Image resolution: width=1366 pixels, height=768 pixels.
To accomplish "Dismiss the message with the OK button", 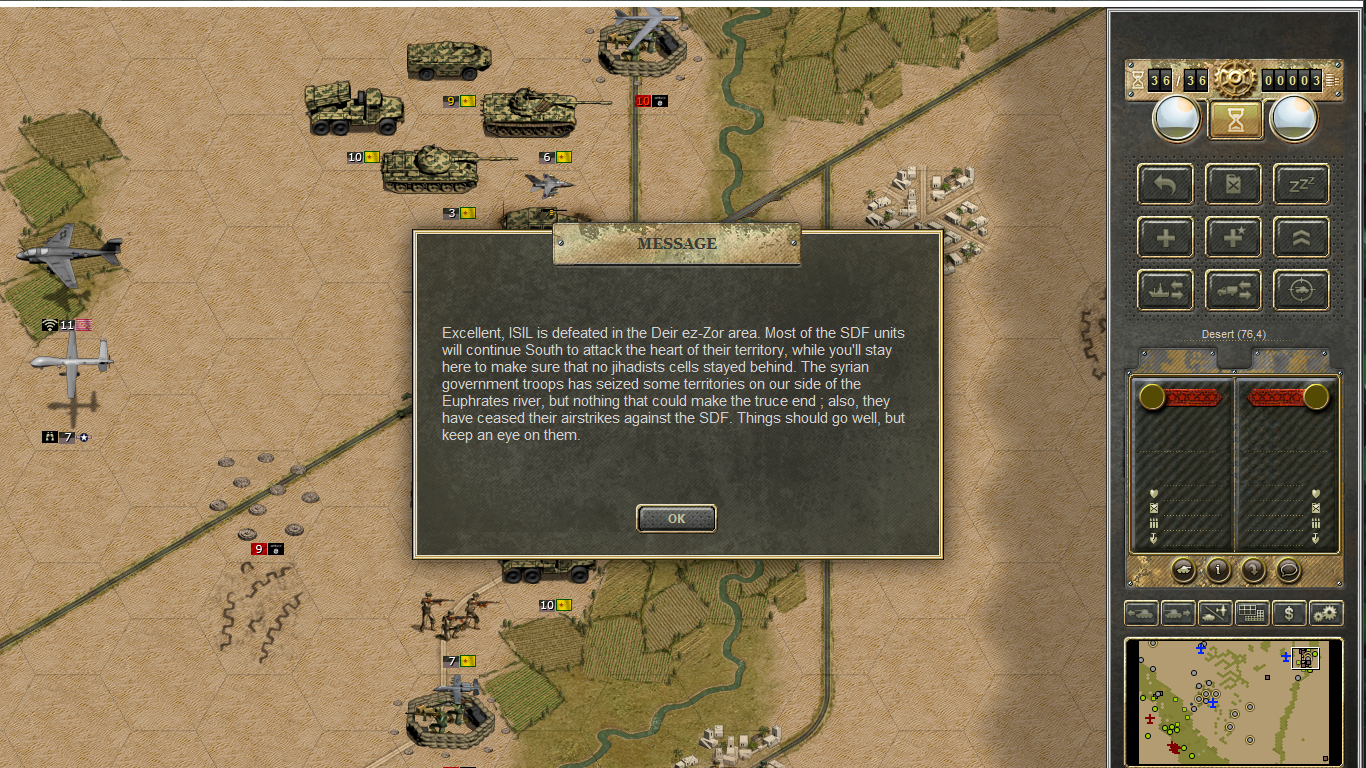I will pyautogui.click(x=676, y=518).
